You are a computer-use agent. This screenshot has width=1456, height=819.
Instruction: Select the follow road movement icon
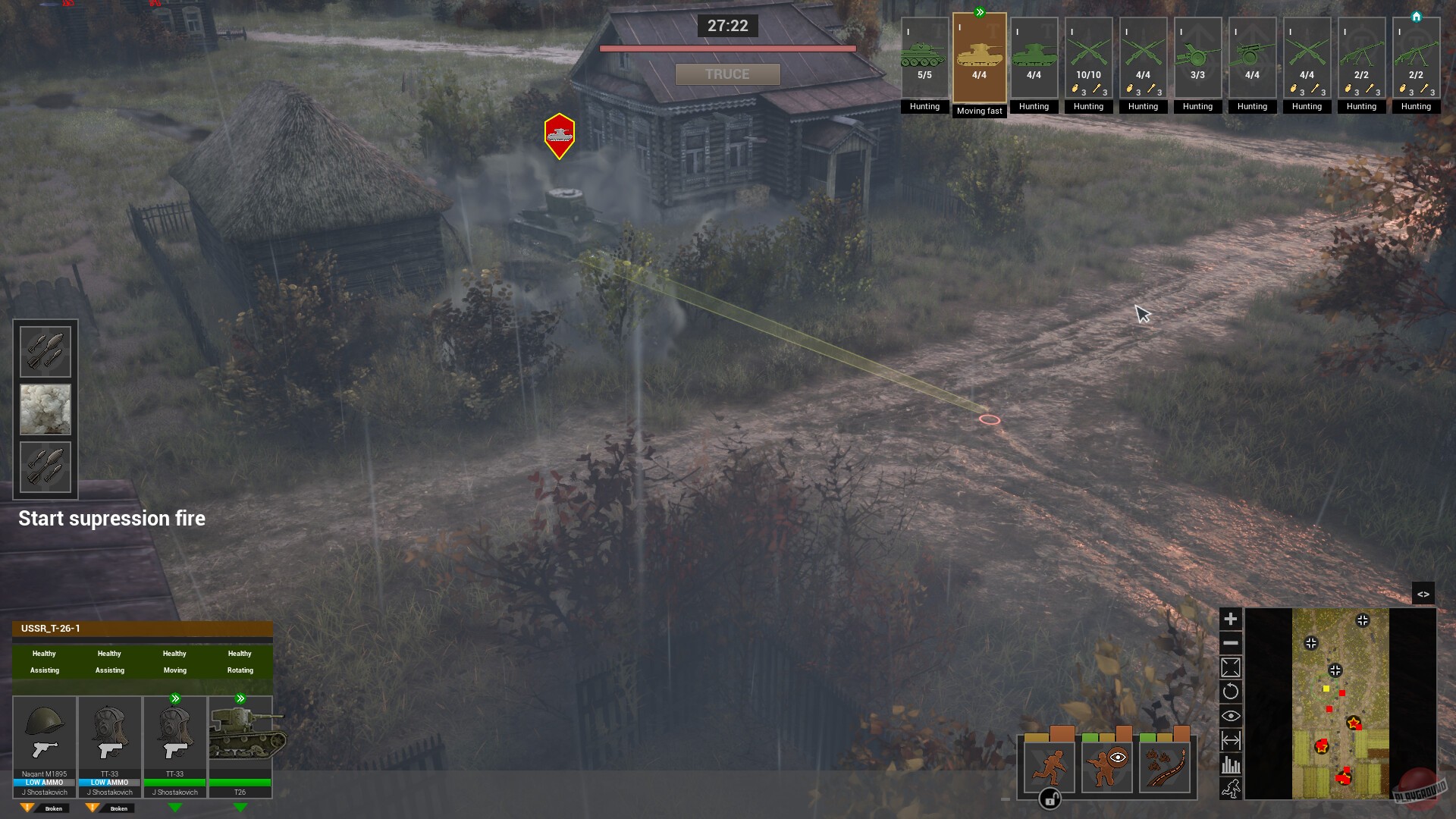click(x=1163, y=767)
